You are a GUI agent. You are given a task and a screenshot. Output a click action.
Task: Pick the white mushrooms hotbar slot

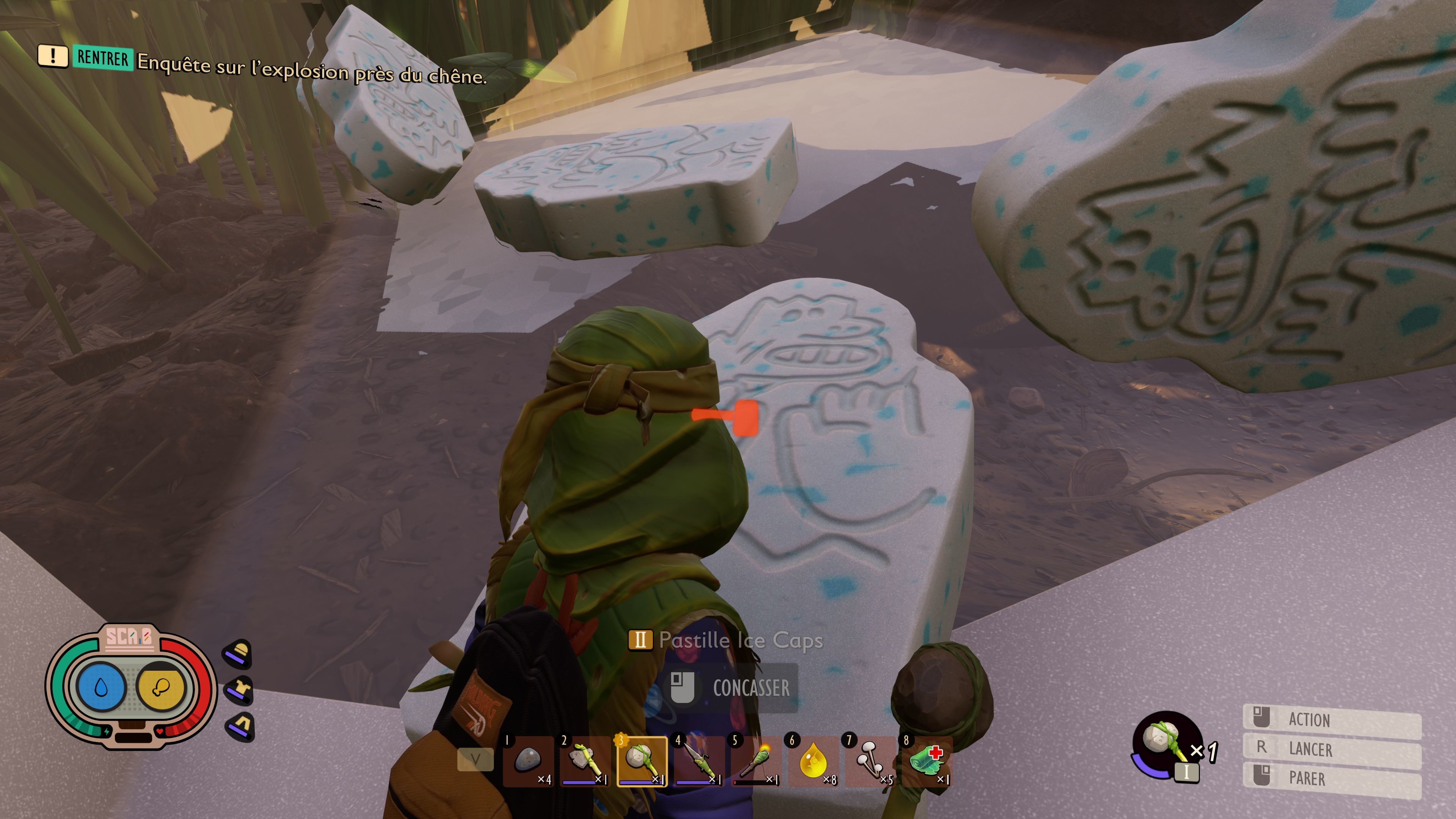point(871,761)
